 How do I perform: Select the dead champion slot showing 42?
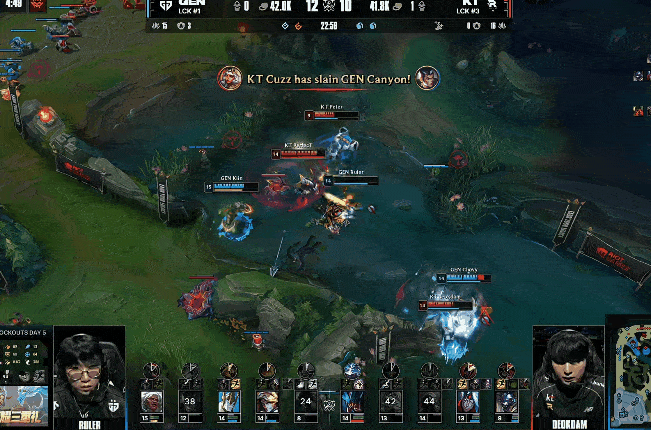[x=391, y=401]
